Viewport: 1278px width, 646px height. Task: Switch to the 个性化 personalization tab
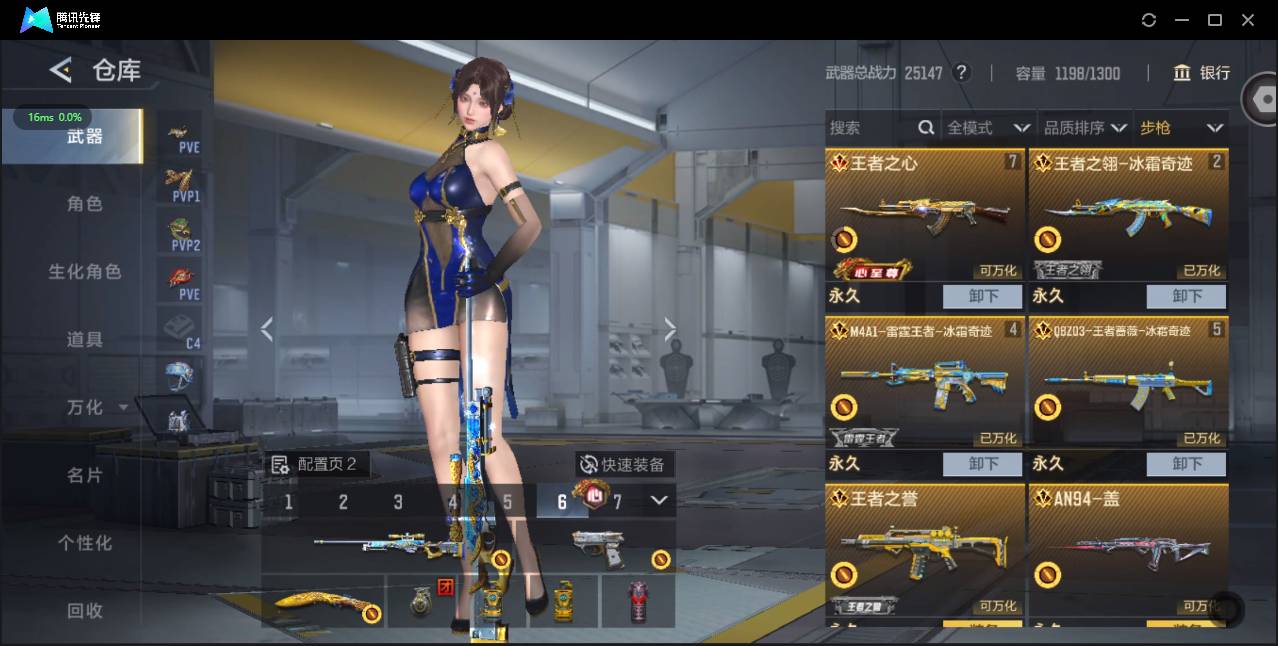tap(85, 543)
